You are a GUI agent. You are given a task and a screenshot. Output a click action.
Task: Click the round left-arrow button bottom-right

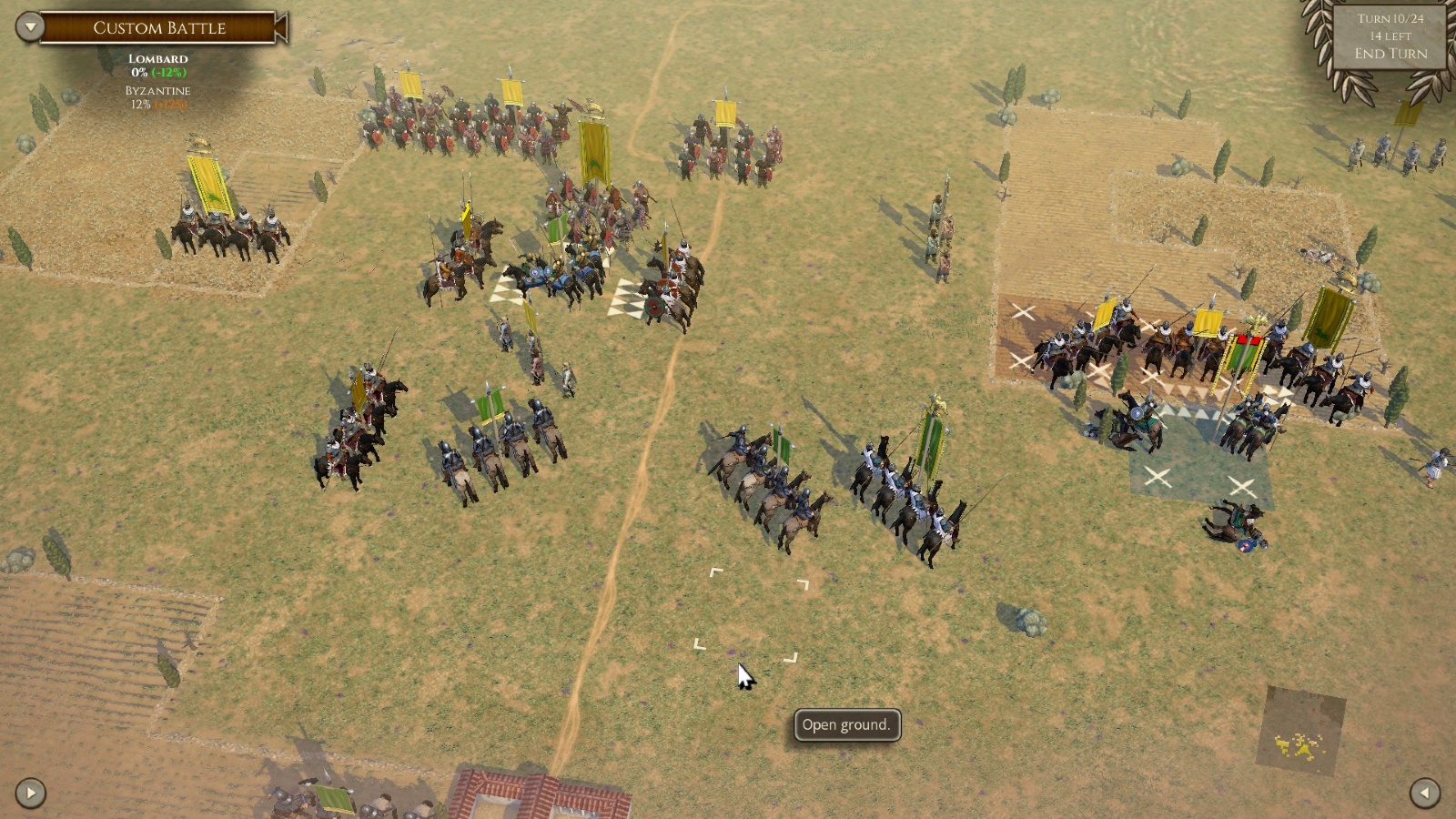tap(1424, 793)
